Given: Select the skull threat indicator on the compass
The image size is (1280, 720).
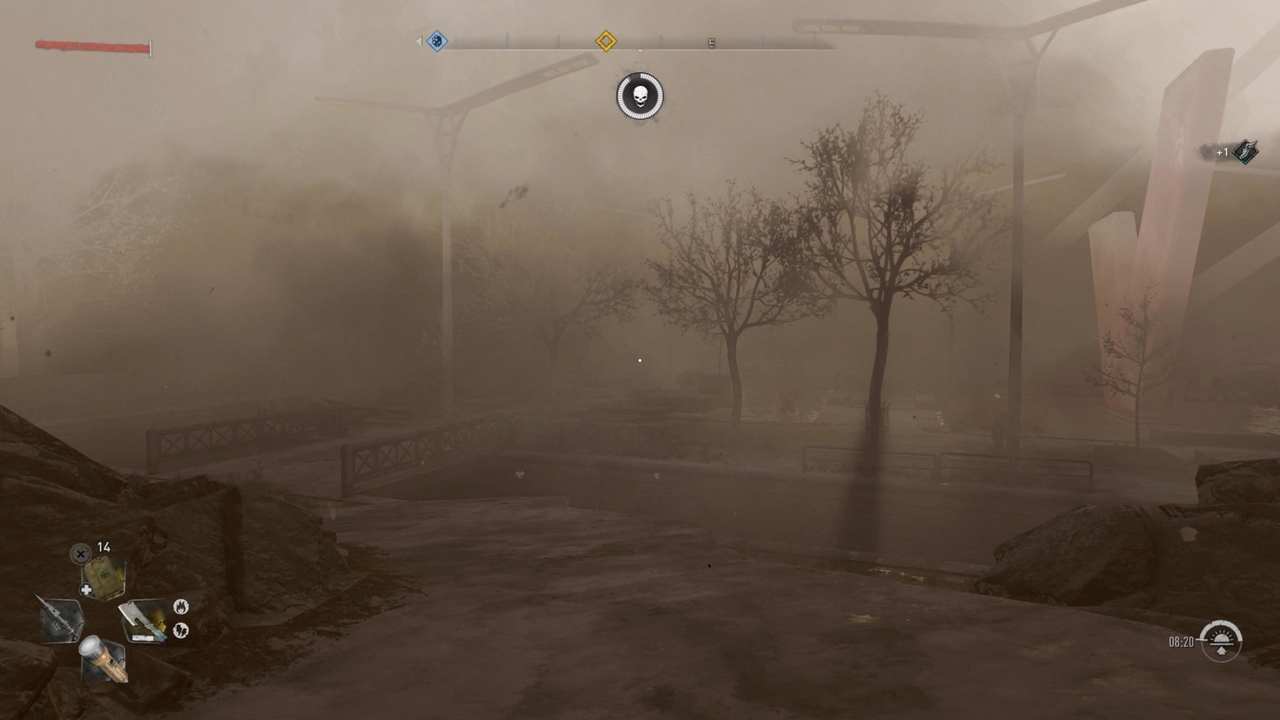Looking at the screenshot, I should 641,97.
